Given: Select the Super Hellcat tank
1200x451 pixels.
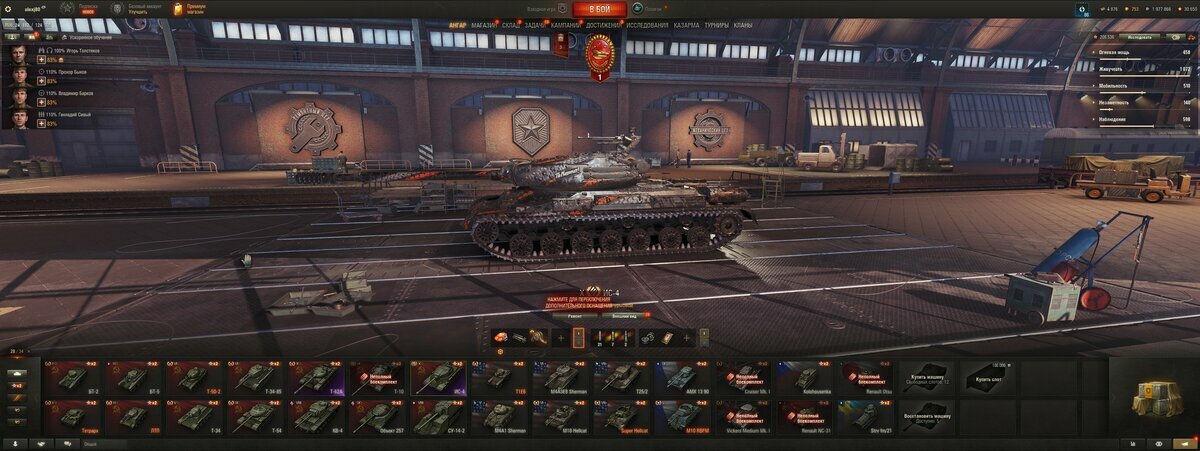Looking at the screenshot, I should [620, 415].
